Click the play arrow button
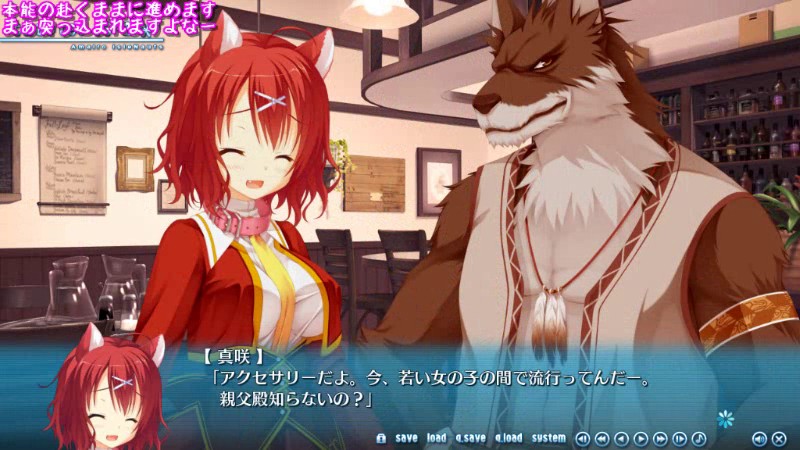Image resolution: width=800 pixels, height=450 pixels. 641,438
